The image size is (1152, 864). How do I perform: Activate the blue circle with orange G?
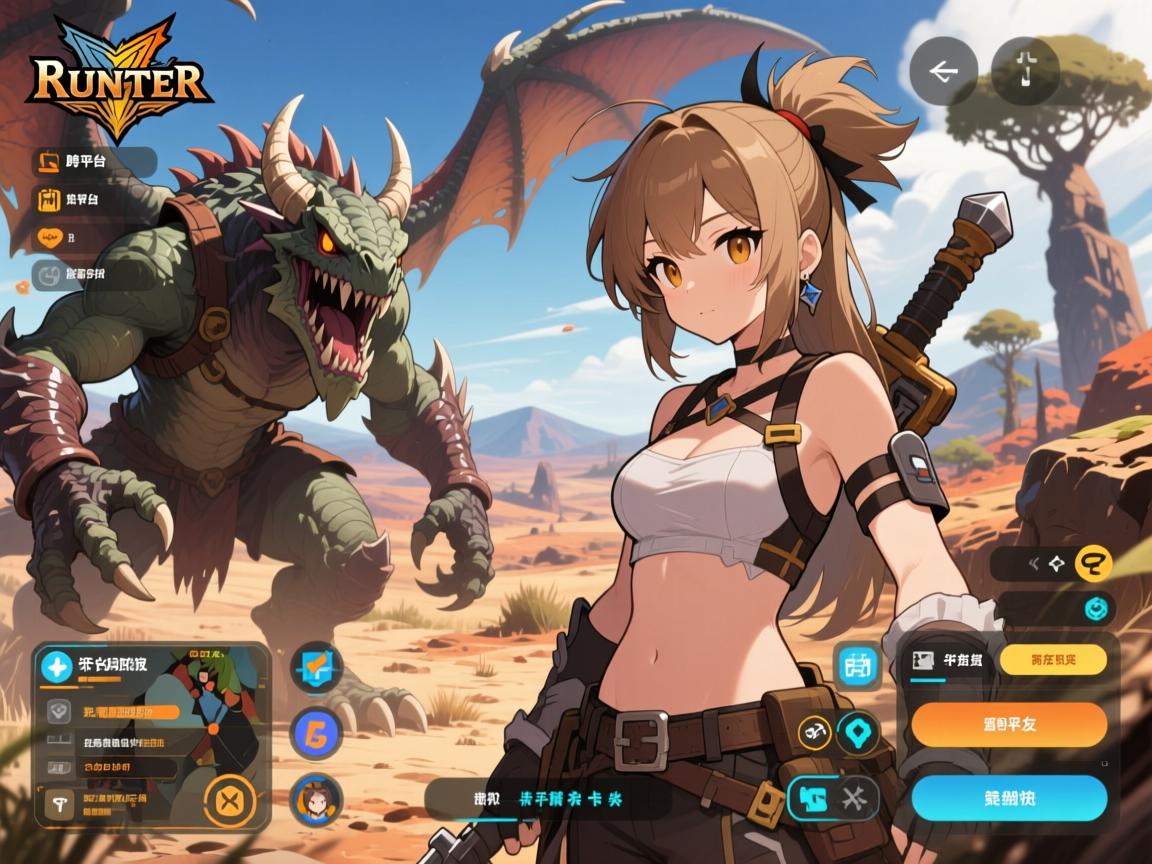coord(317,734)
